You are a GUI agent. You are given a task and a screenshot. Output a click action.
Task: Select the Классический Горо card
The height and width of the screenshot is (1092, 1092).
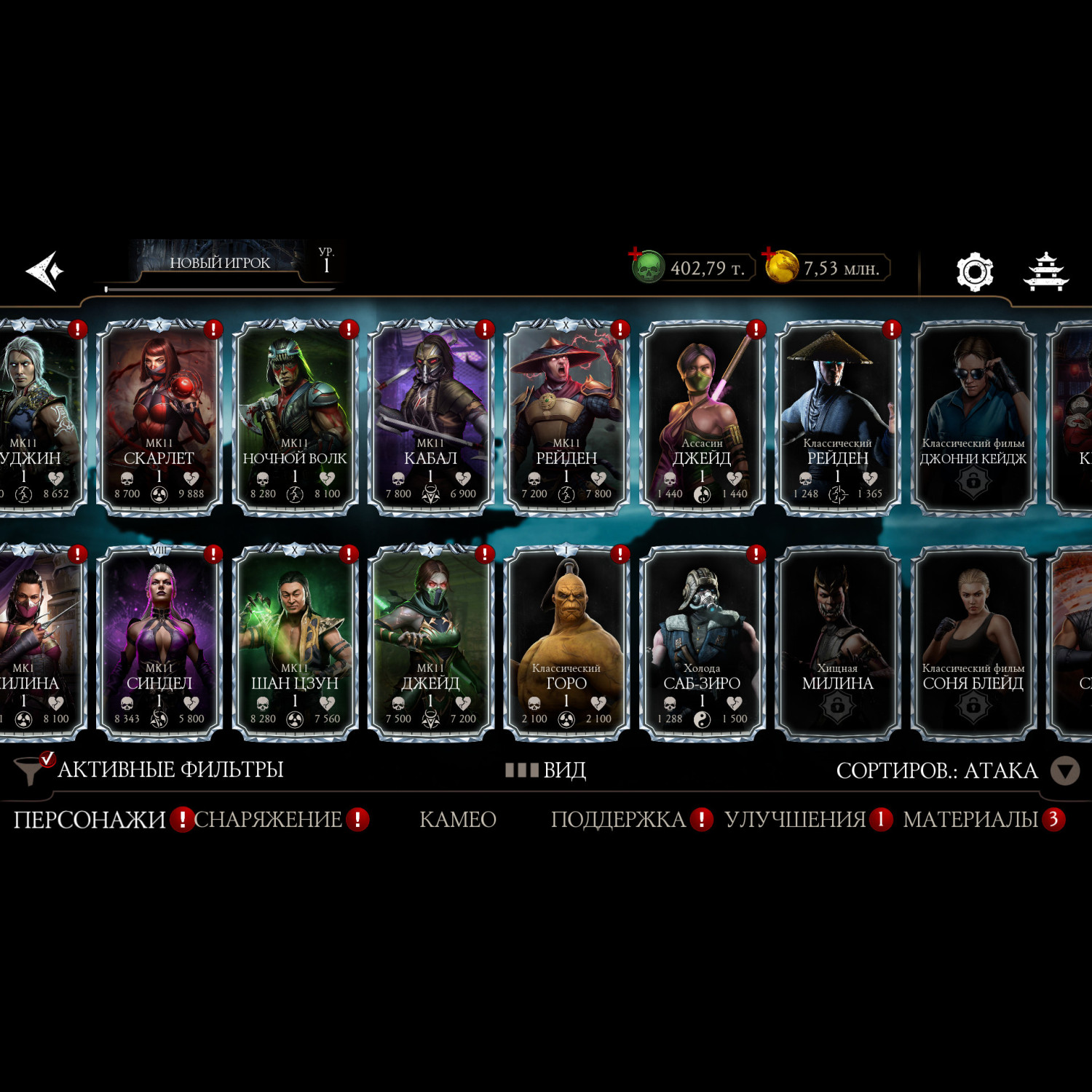pos(566,643)
